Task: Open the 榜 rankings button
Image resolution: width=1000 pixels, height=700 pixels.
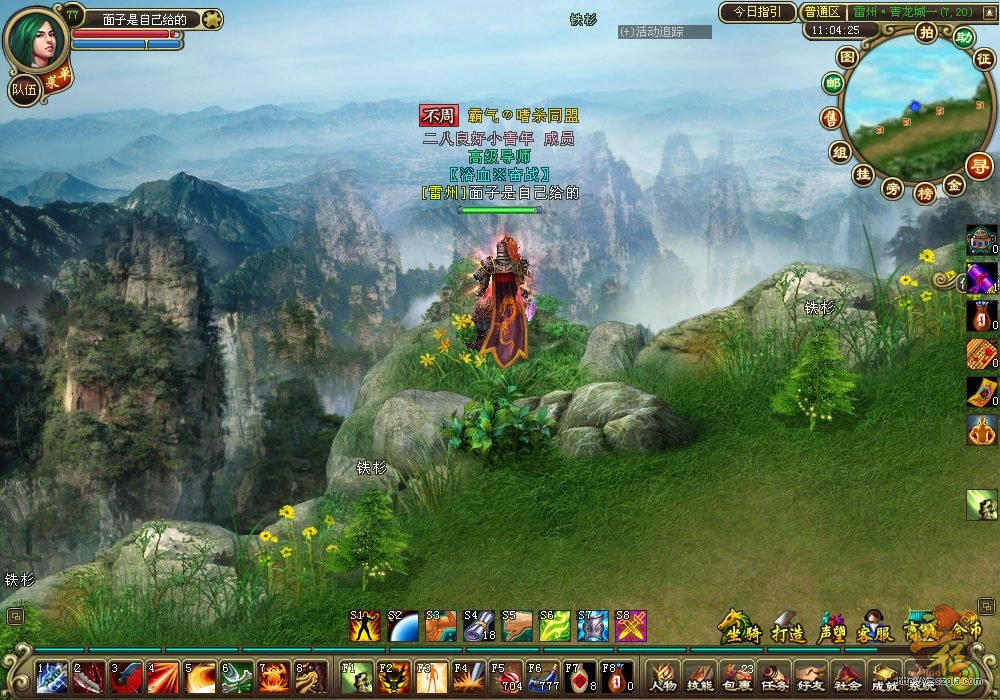Action: pos(924,192)
